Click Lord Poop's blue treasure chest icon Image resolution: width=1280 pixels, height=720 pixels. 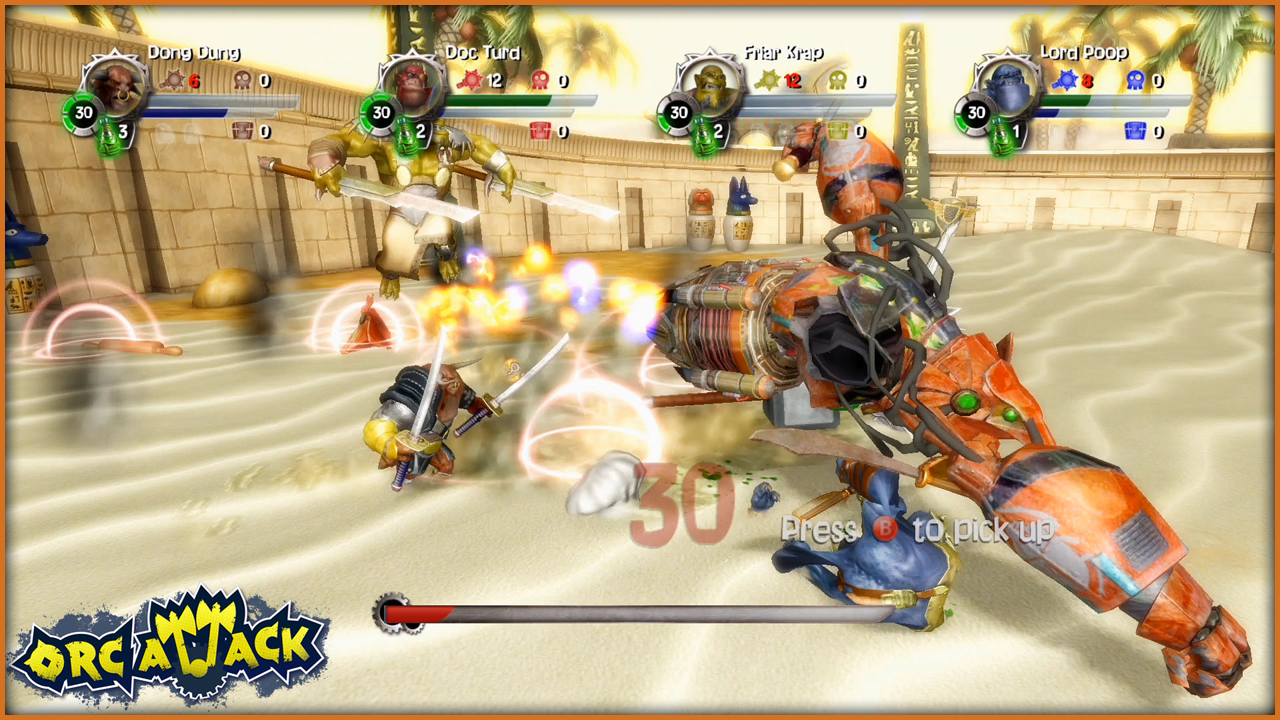[x=1134, y=130]
